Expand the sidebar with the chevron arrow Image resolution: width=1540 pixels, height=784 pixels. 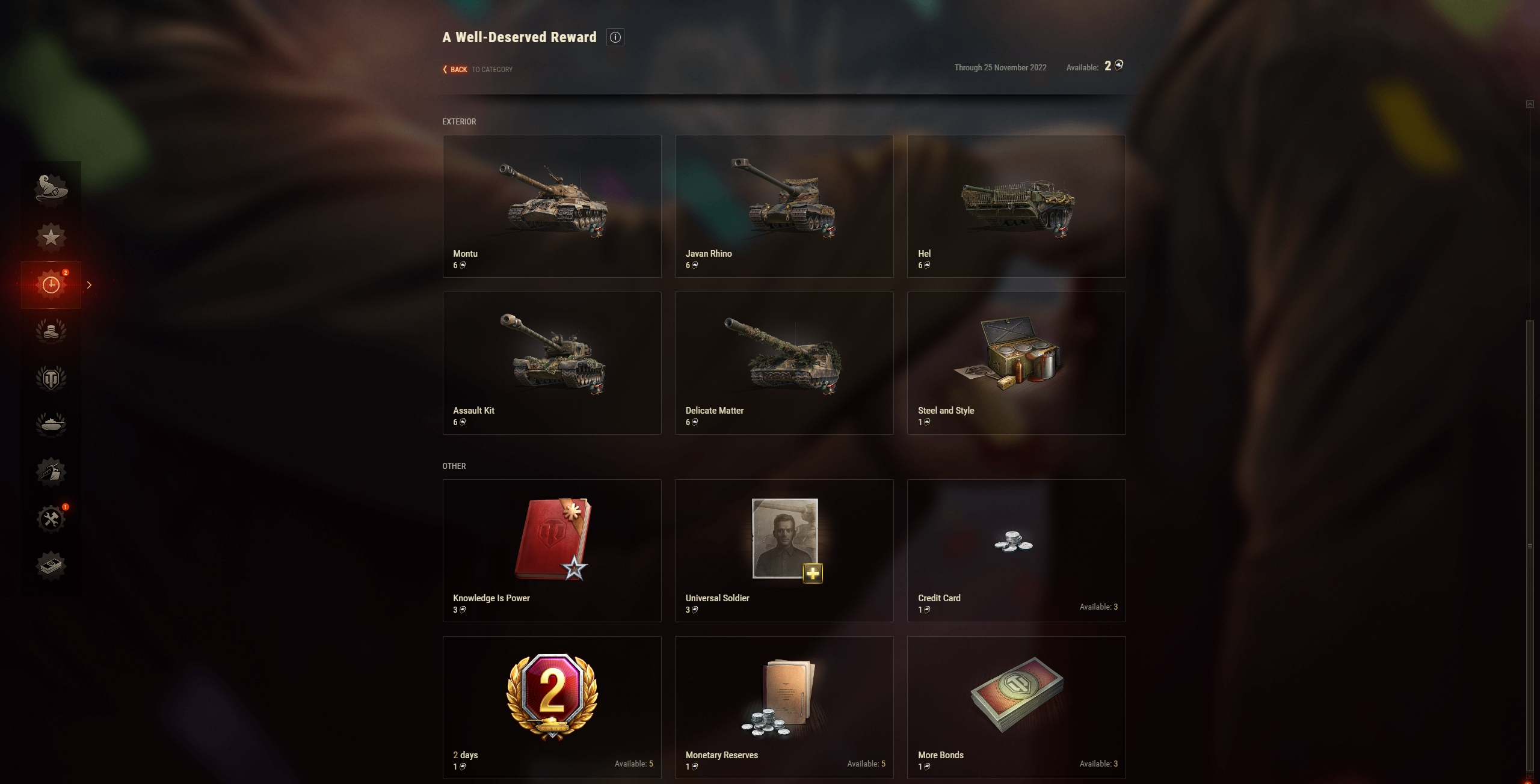pyautogui.click(x=89, y=284)
